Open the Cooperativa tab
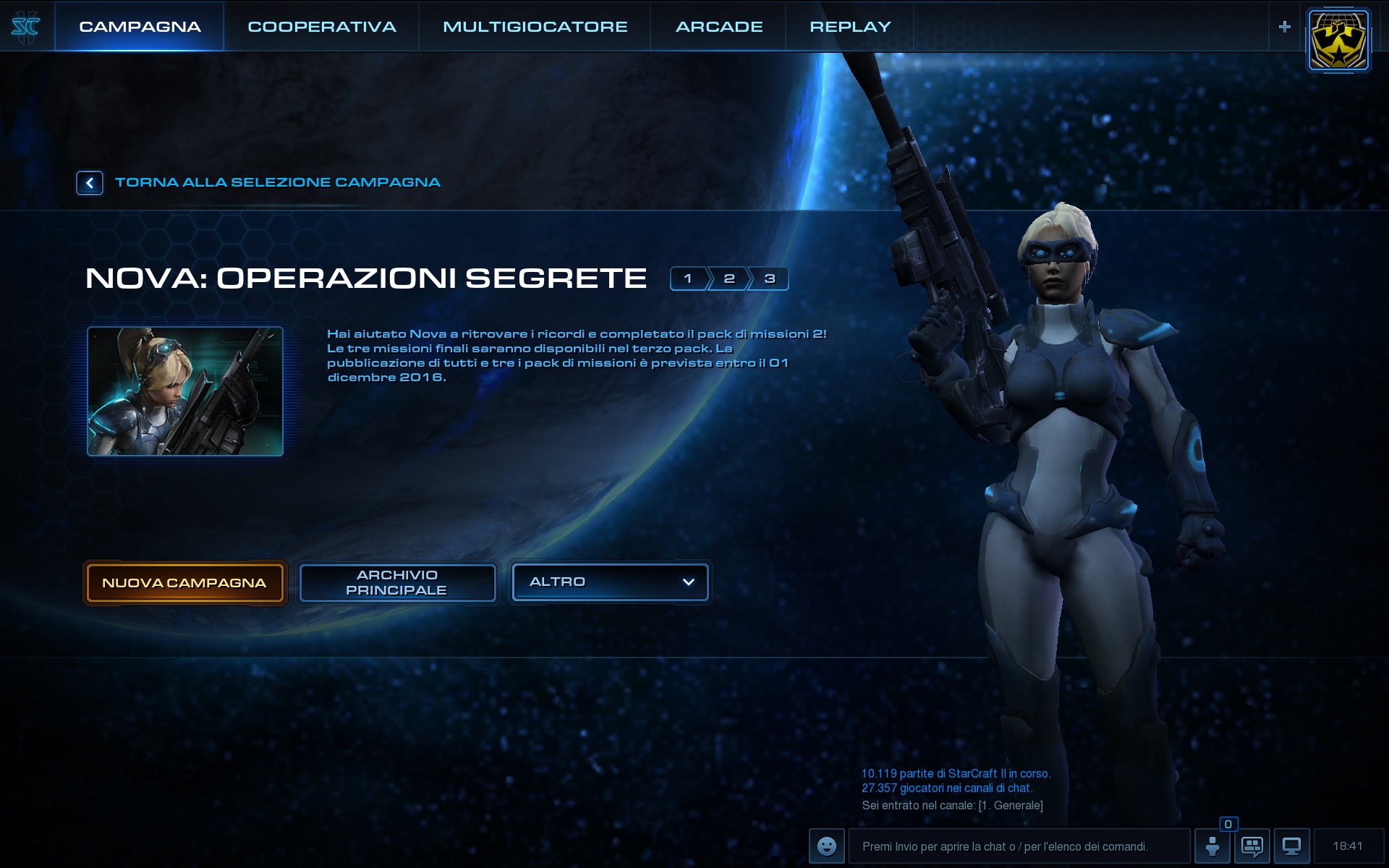 (x=322, y=27)
